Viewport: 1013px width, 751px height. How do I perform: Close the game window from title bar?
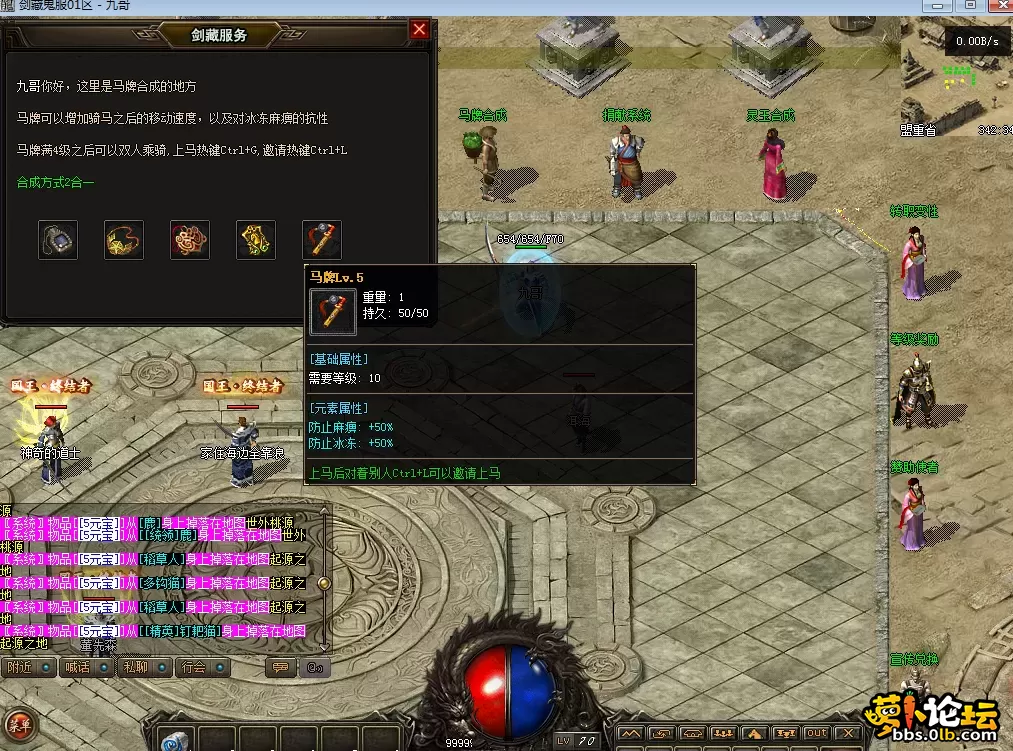(996, 6)
